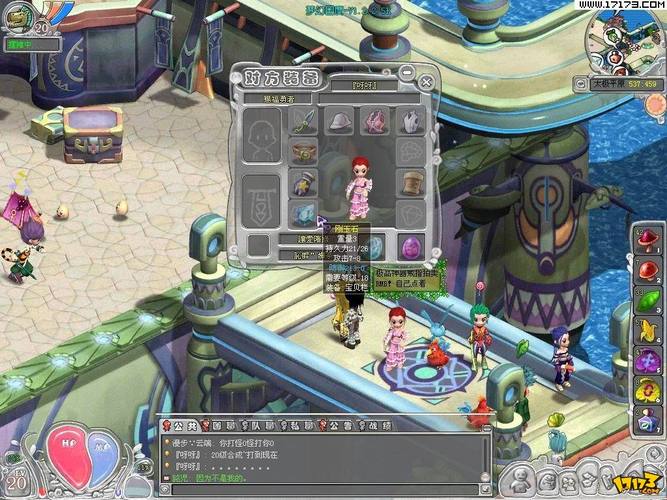Click the leather belt equipment slot

[x=304, y=151]
